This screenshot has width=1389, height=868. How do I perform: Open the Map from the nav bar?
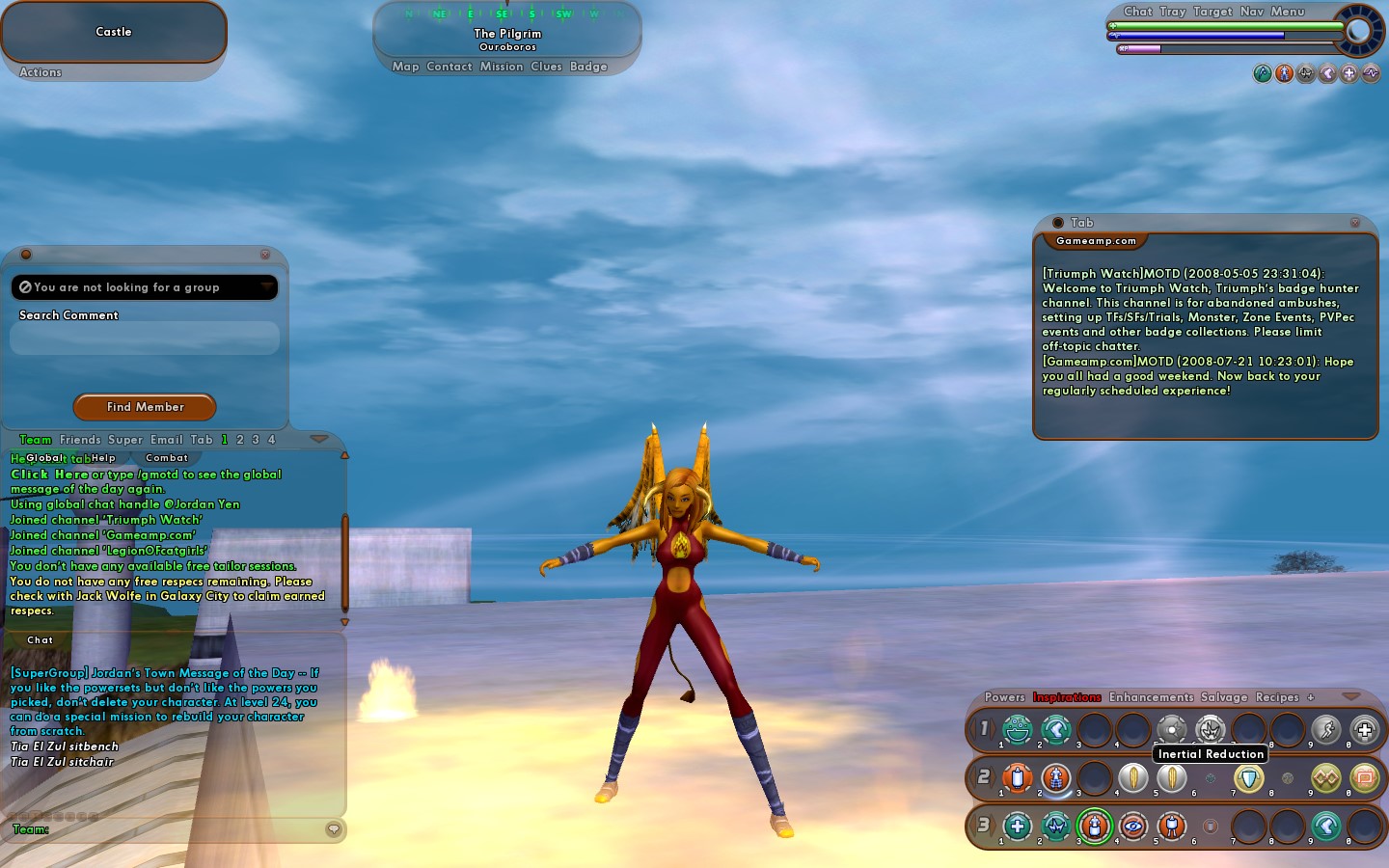(x=405, y=67)
